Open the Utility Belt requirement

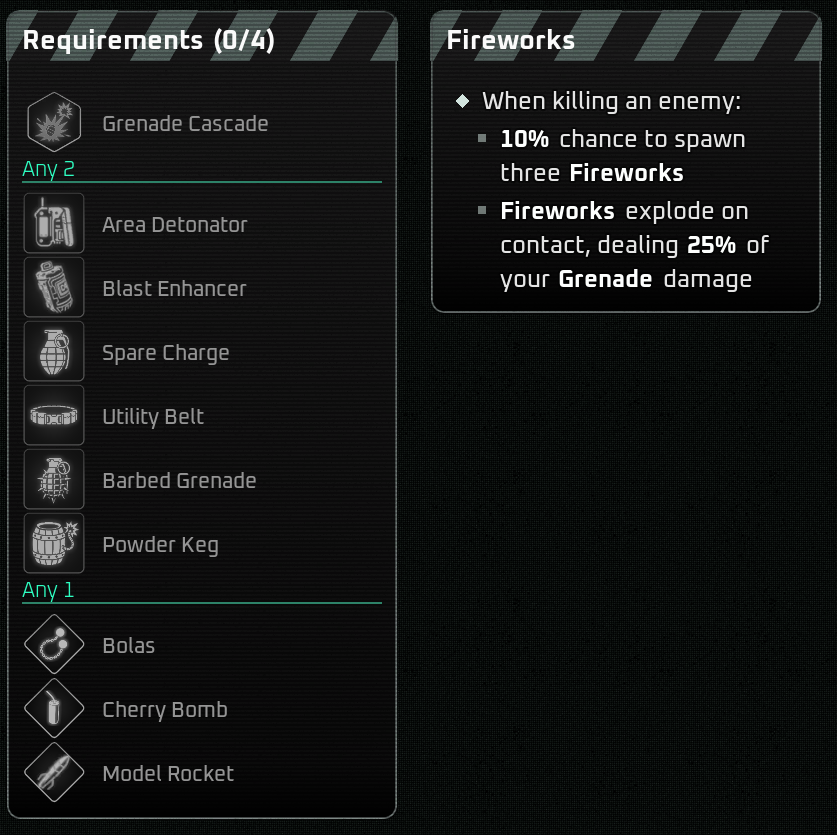point(153,417)
